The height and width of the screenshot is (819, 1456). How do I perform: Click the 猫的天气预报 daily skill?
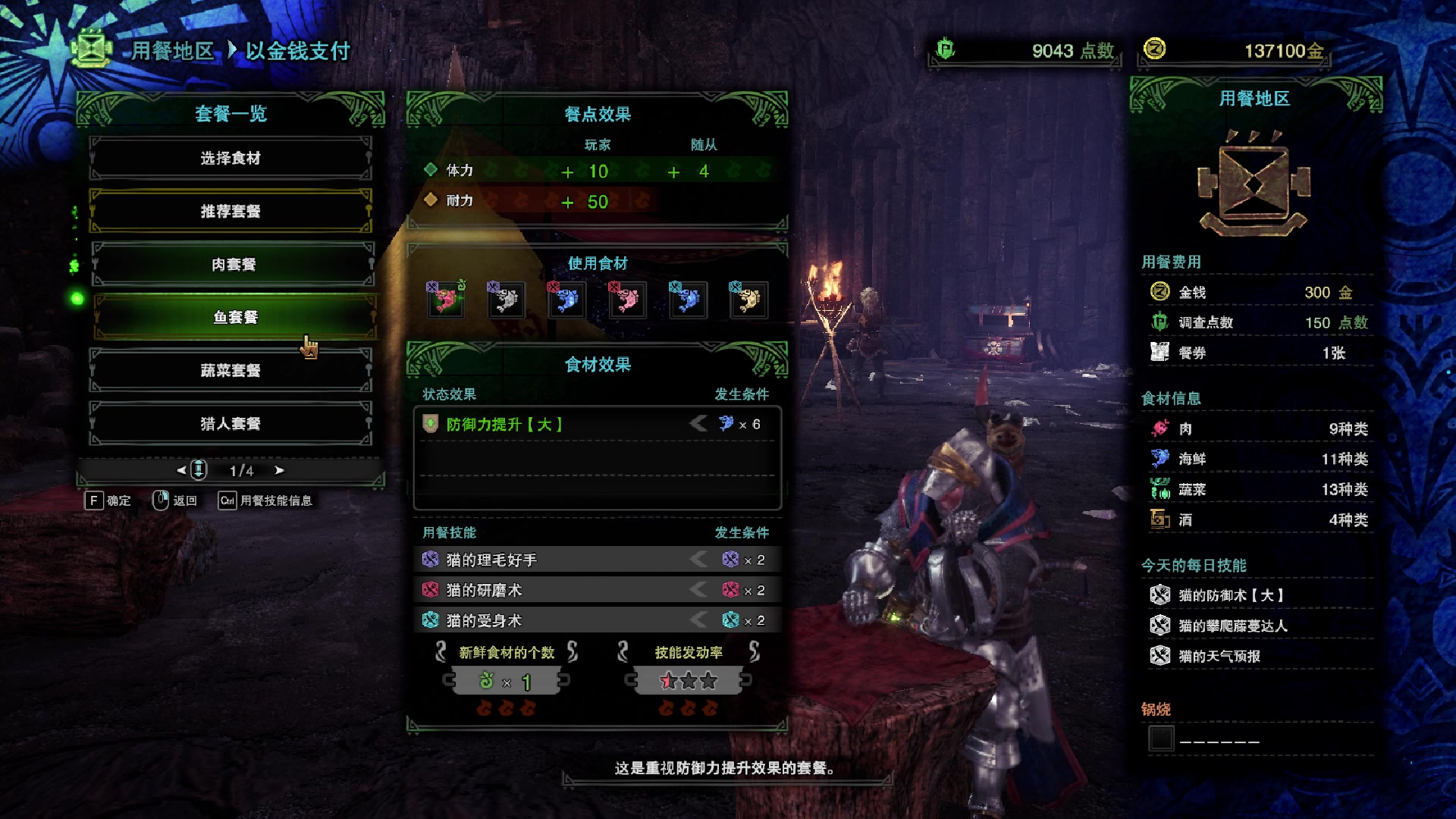tap(1219, 656)
